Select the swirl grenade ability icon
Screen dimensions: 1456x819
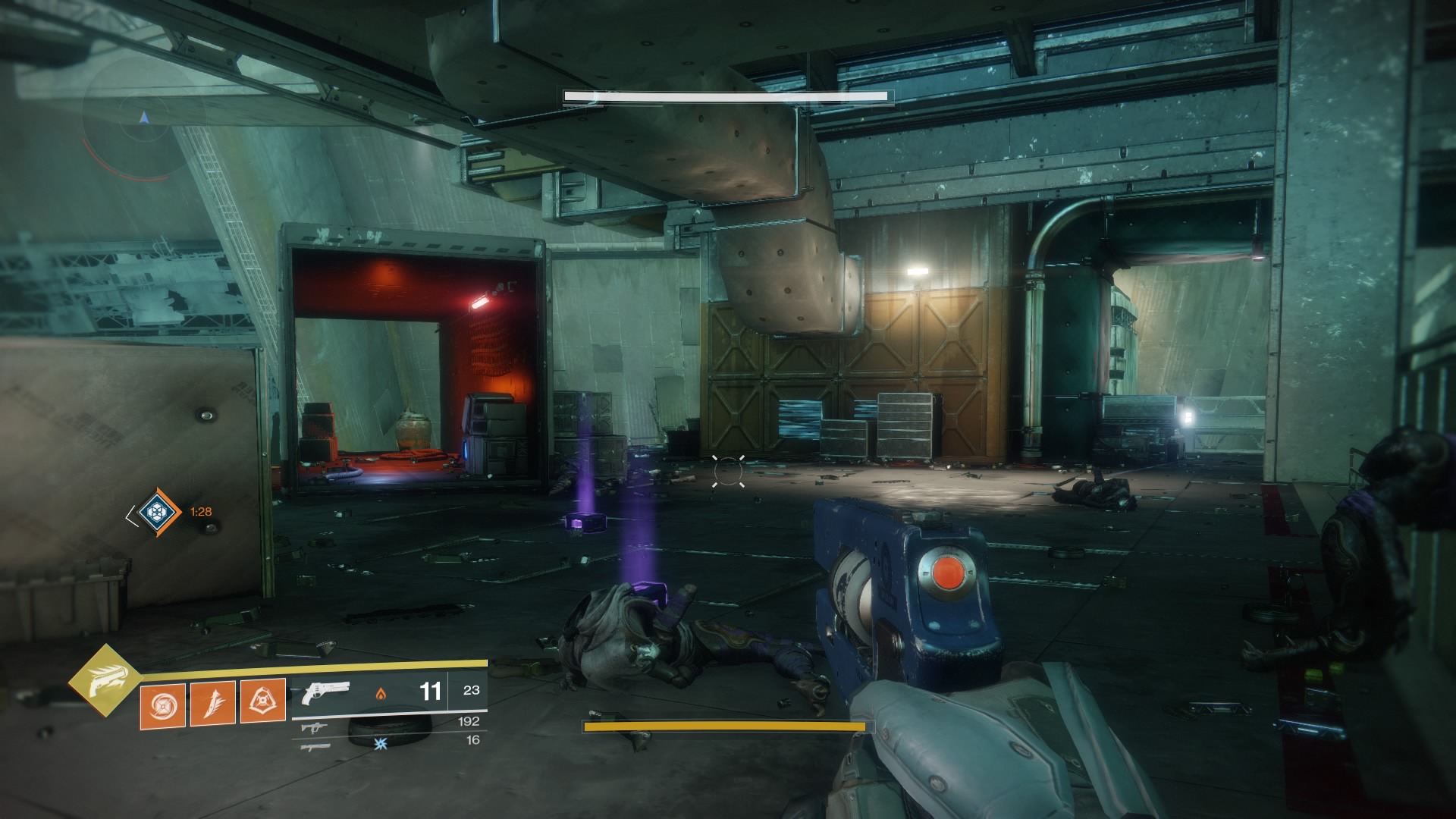click(162, 703)
